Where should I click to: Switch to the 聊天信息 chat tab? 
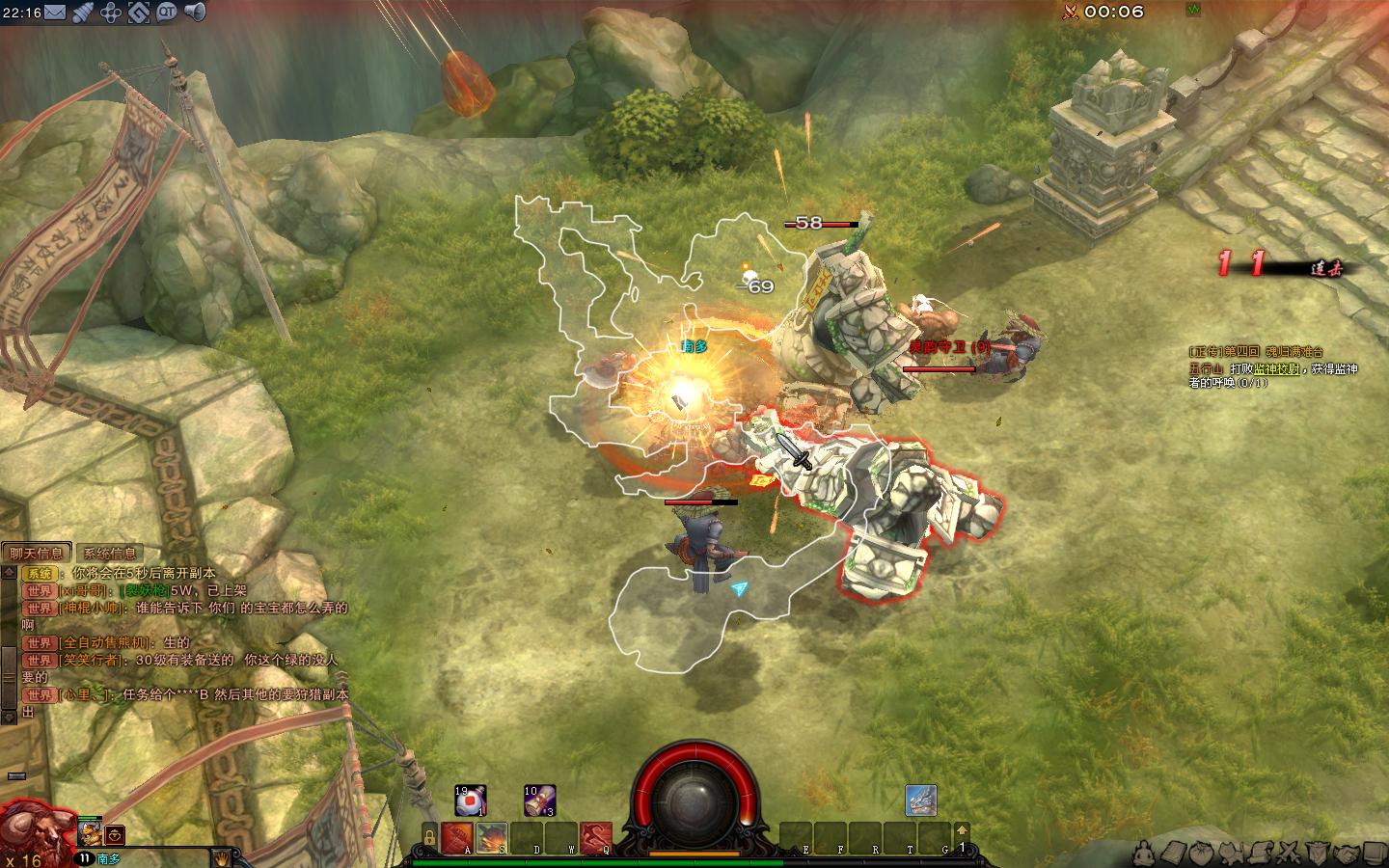(x=37, y=553)
